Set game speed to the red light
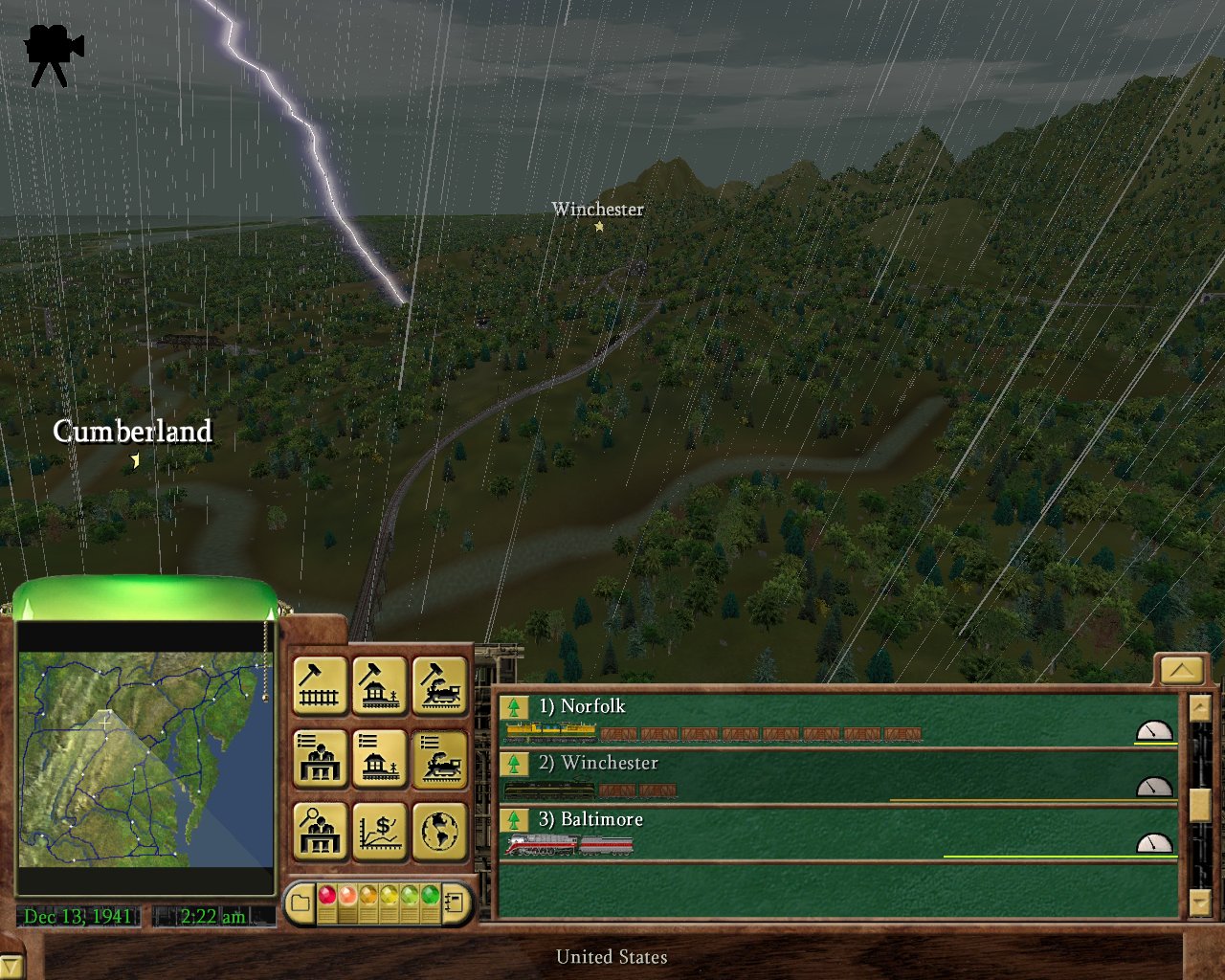 (x=326, y=897)
